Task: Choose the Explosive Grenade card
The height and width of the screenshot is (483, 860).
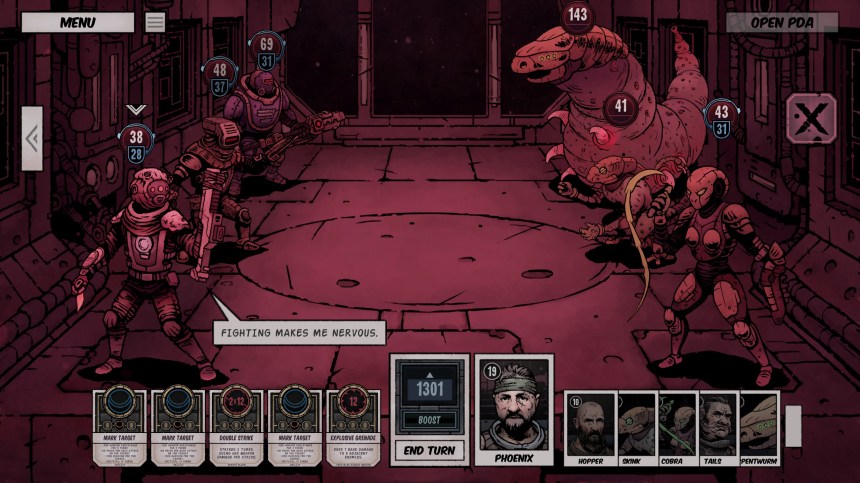Action: [353, 427]
